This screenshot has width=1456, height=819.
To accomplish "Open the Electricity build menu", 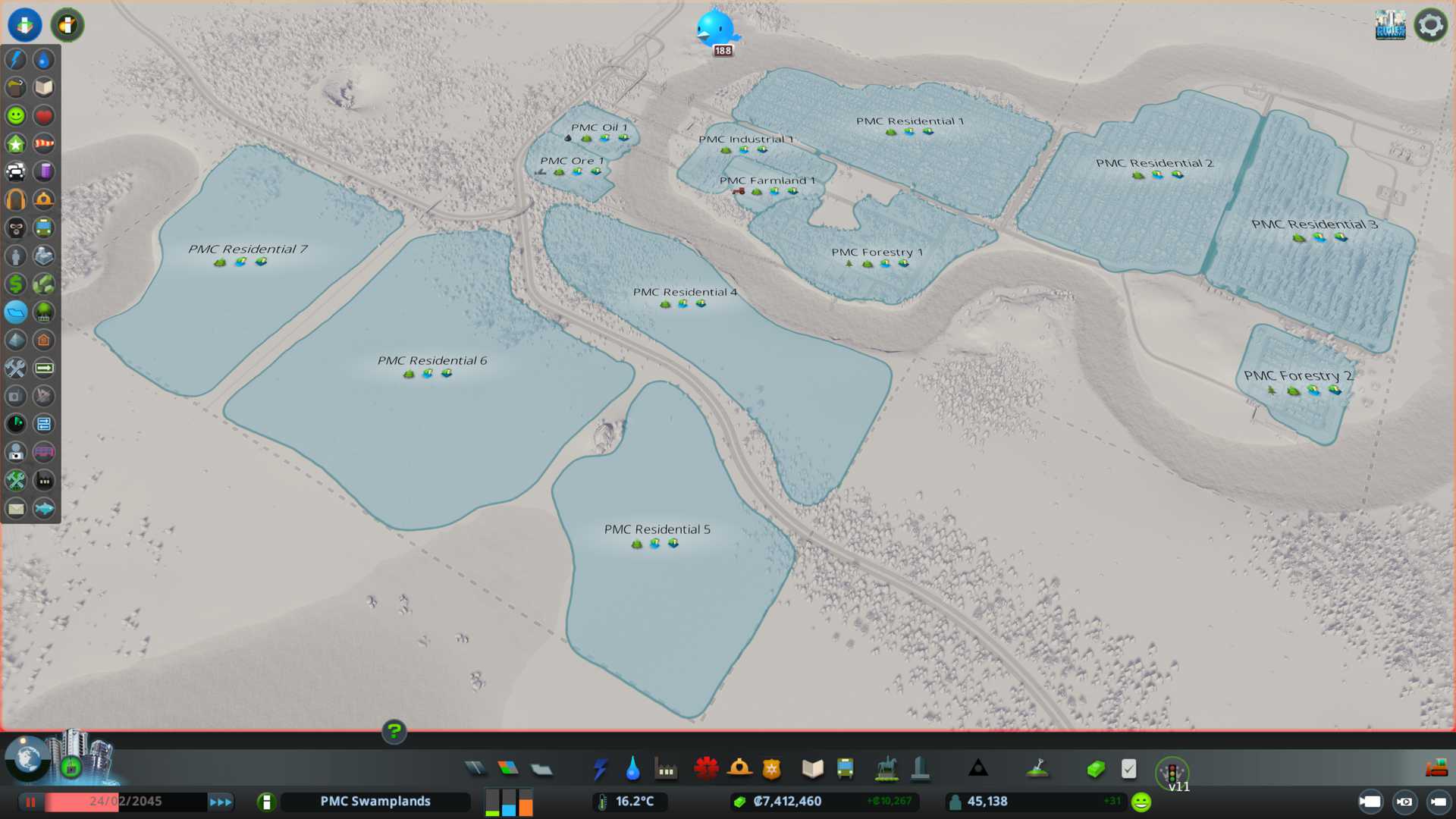I will (600, 769).
